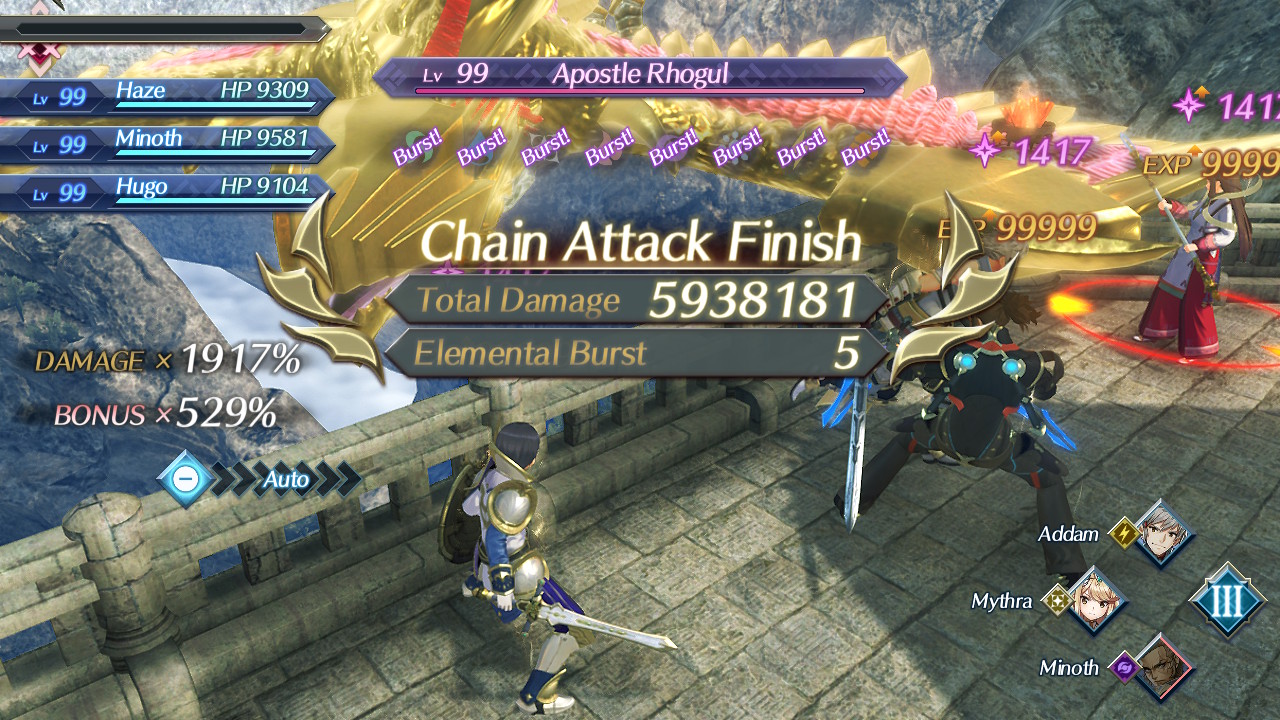Select Haze's party member panel

coord(170,95)
